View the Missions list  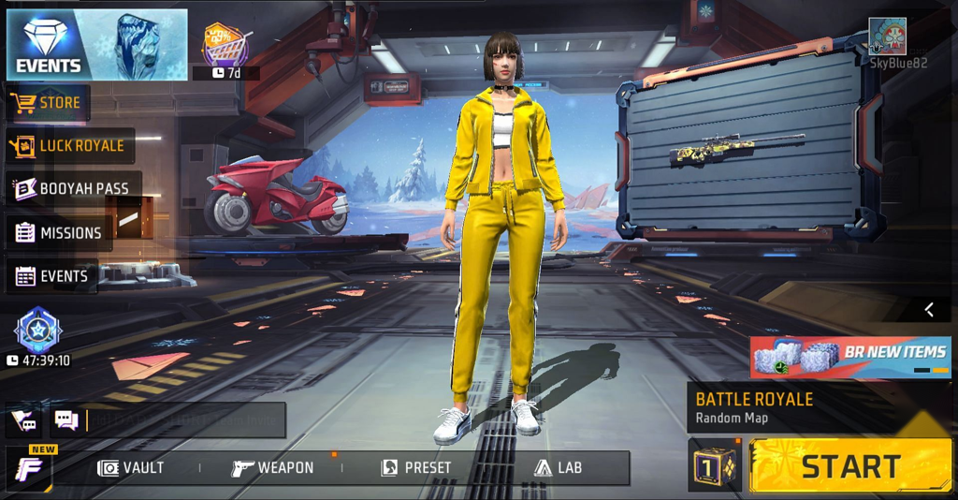click(x=58, y=233)
